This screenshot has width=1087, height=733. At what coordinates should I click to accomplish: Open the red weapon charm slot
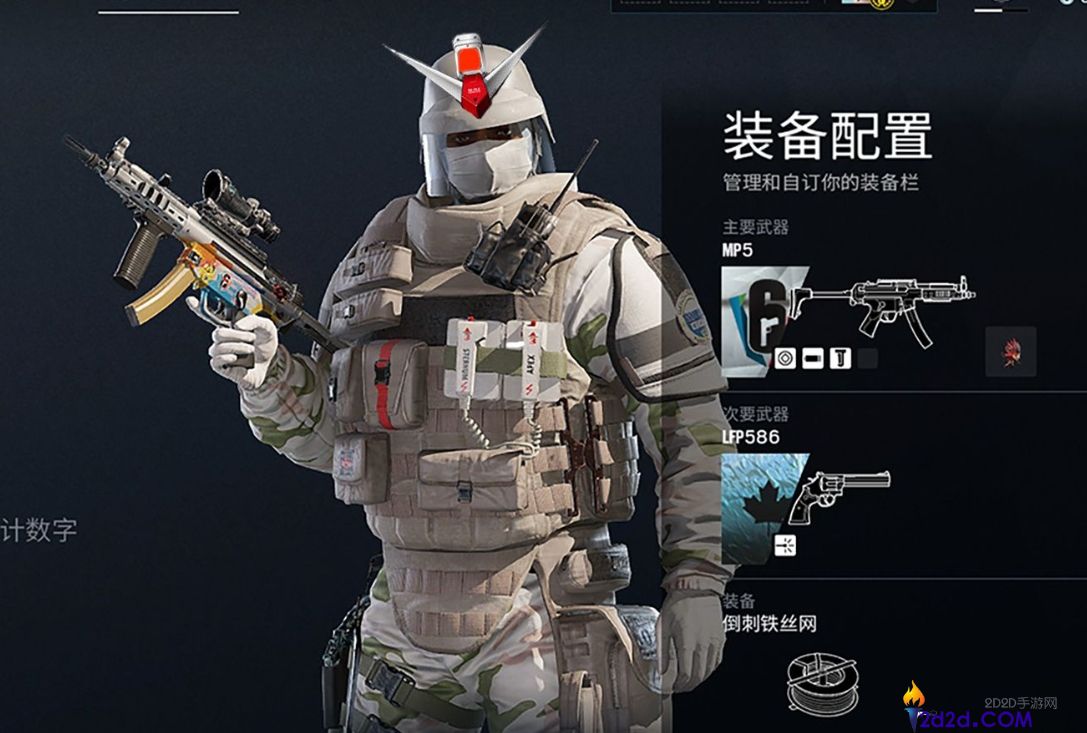(x=1010, y=351)
